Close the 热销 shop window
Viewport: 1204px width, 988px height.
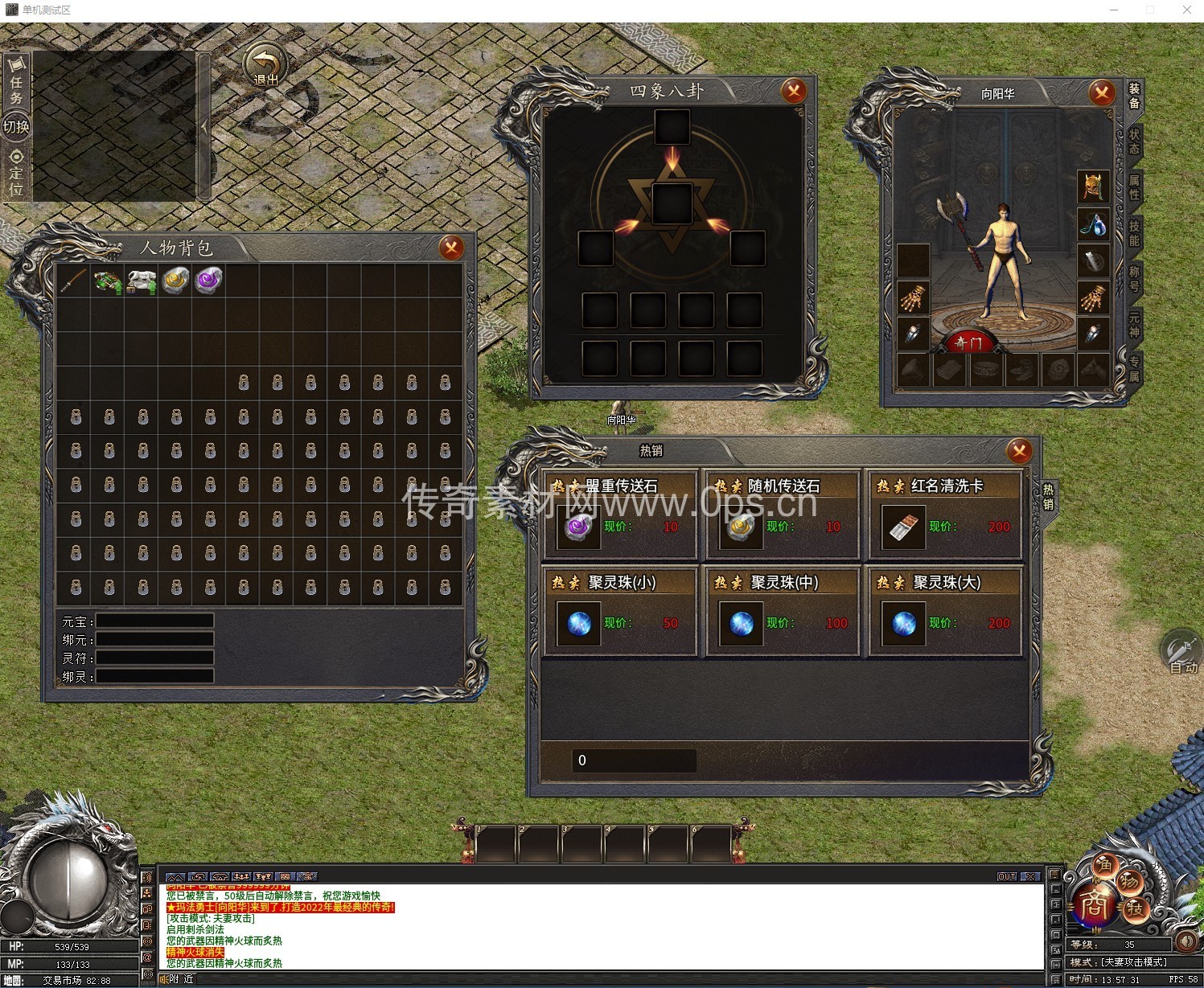(1019, 451)
